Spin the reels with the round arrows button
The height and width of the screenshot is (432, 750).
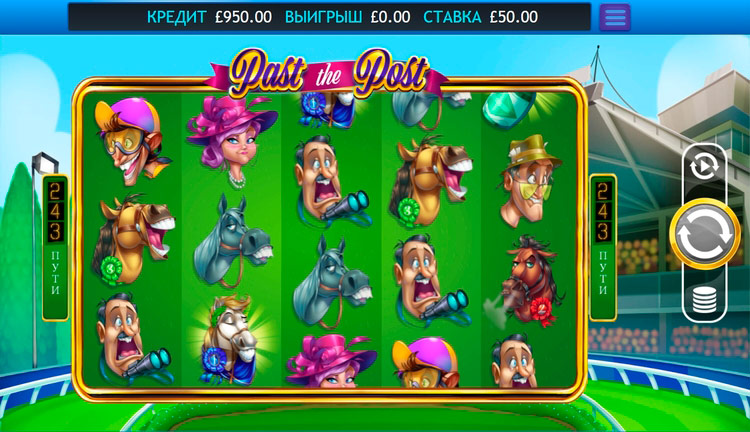[704, 234]
